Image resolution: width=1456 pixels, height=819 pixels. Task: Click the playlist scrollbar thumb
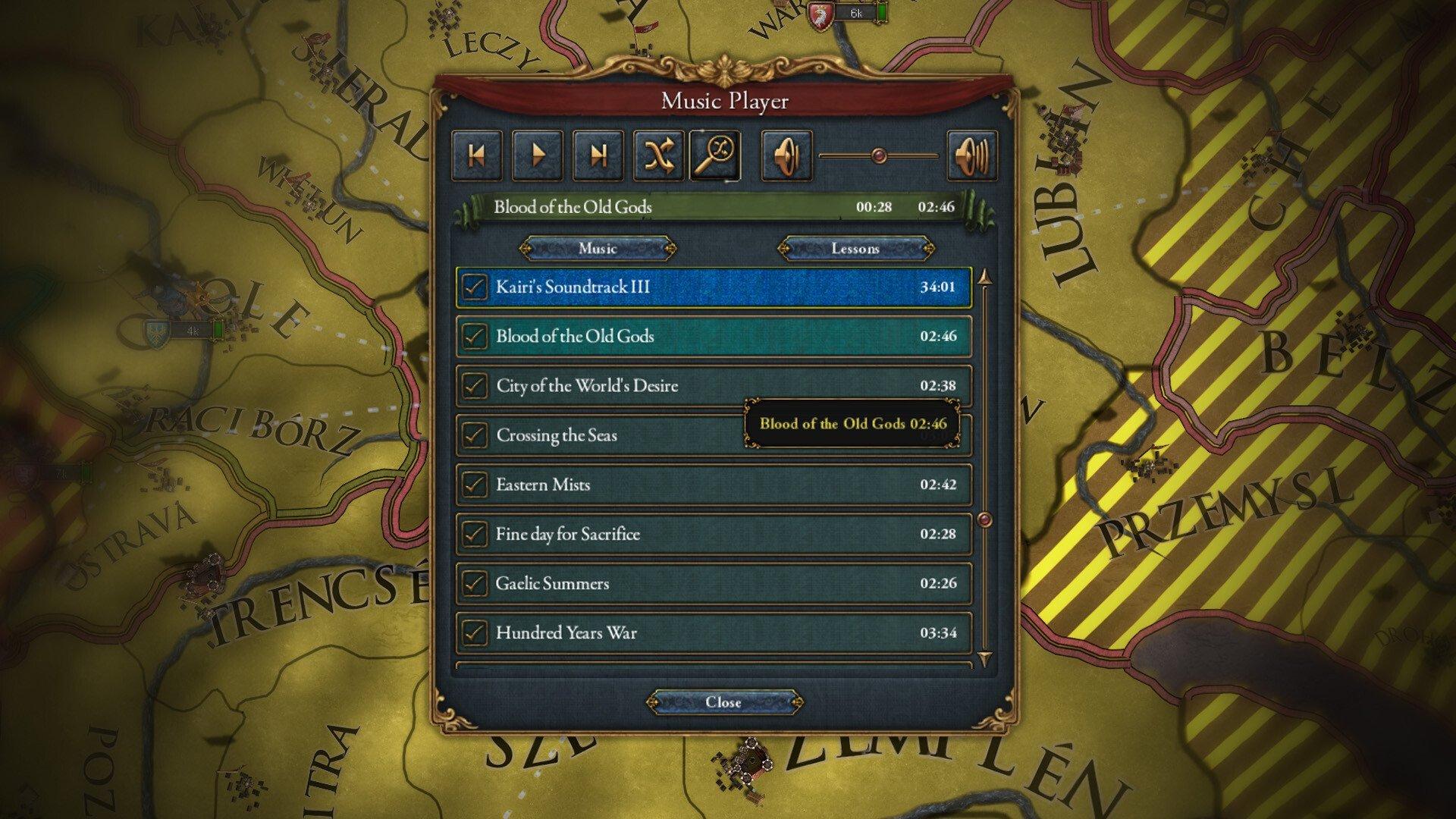click(986, 518)
